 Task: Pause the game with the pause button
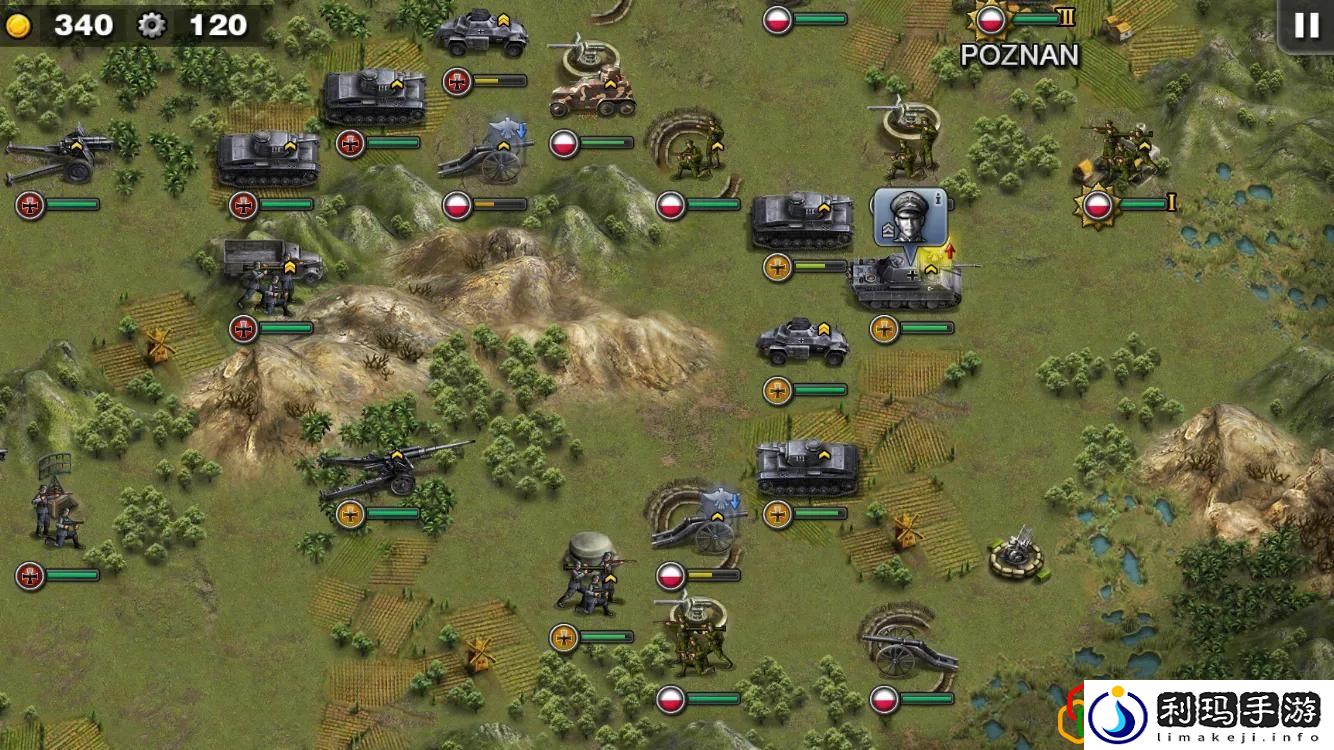point(1306,25)
